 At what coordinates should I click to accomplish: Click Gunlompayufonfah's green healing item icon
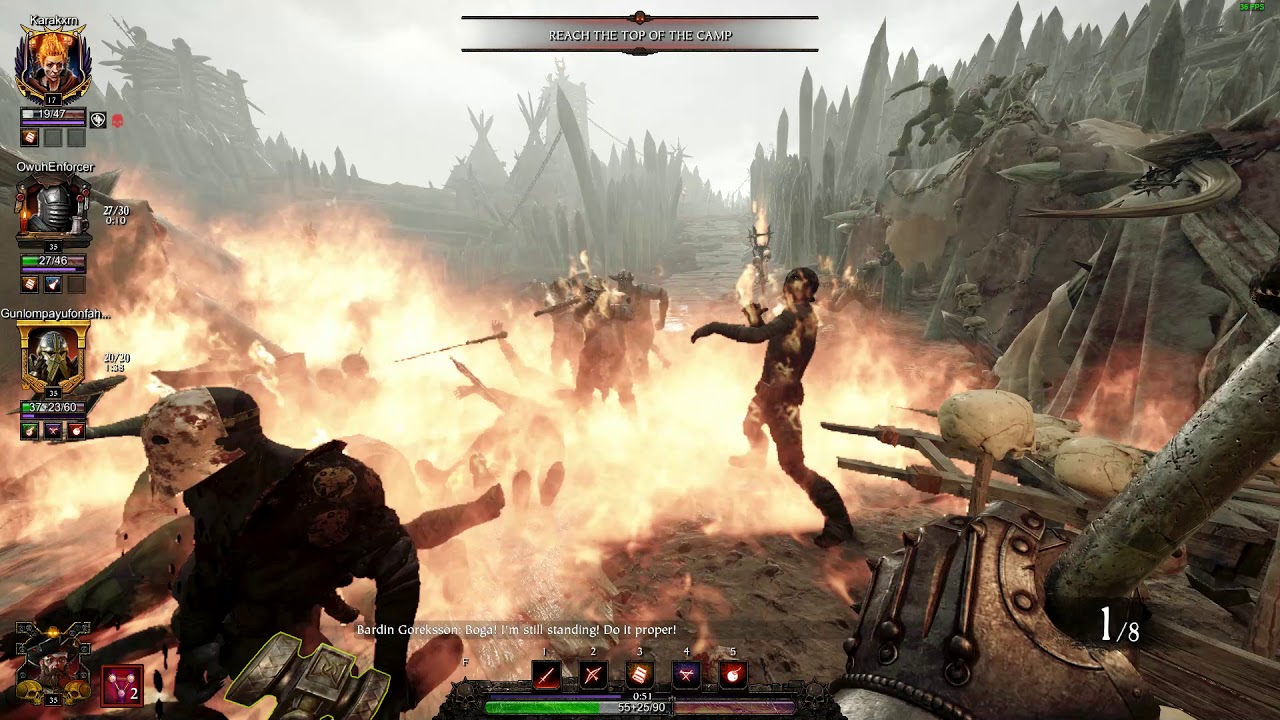[x=30, y=430]
